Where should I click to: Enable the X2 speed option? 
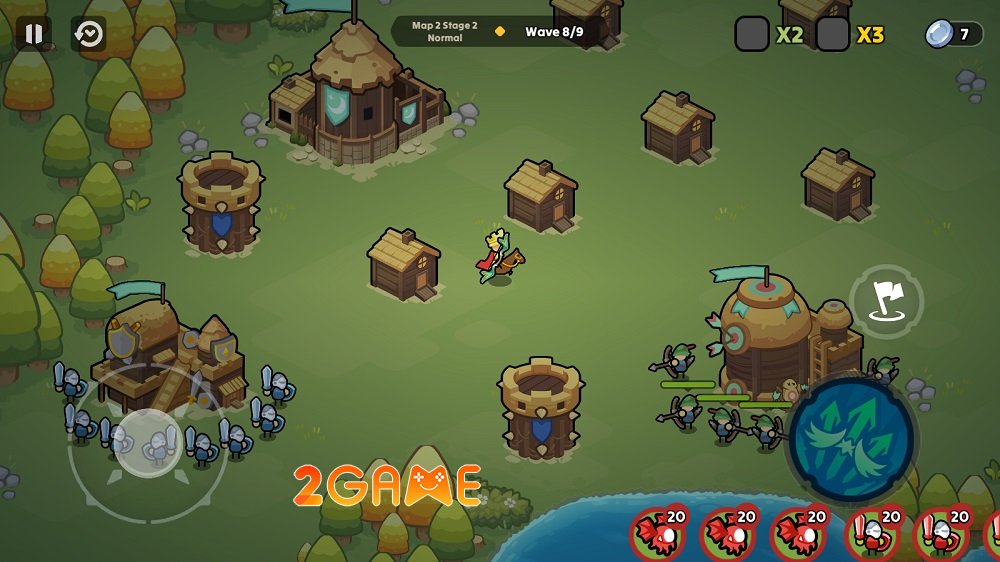click(753, 34)
